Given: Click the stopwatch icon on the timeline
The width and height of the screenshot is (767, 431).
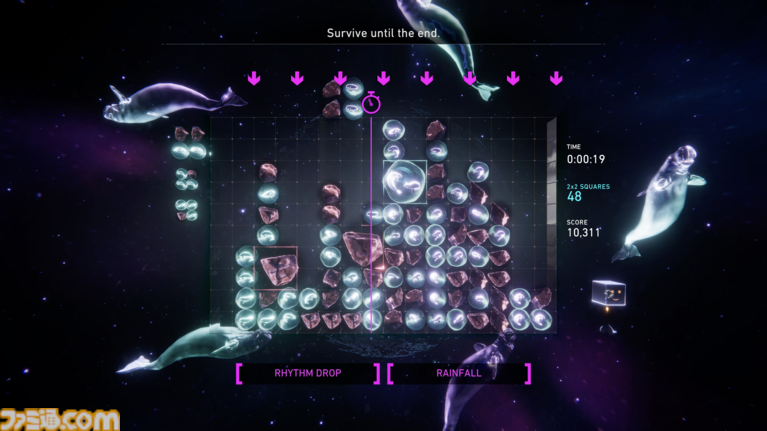Looking at the screenshot, I should 371,103.
